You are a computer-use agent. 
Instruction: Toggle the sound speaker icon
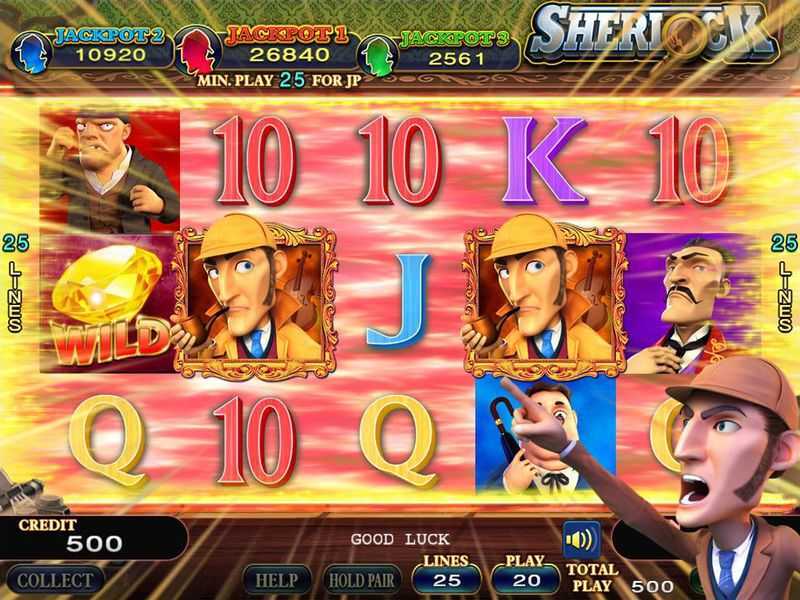tap(581, 540)
